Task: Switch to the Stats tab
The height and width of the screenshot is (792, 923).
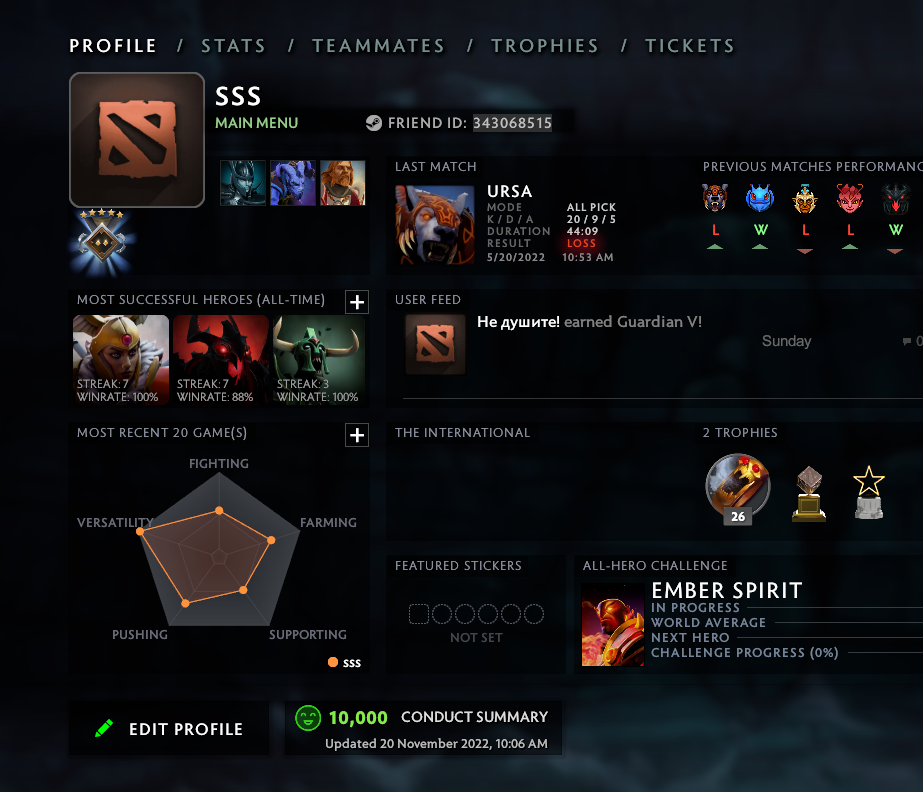Action: coord(233,46)
